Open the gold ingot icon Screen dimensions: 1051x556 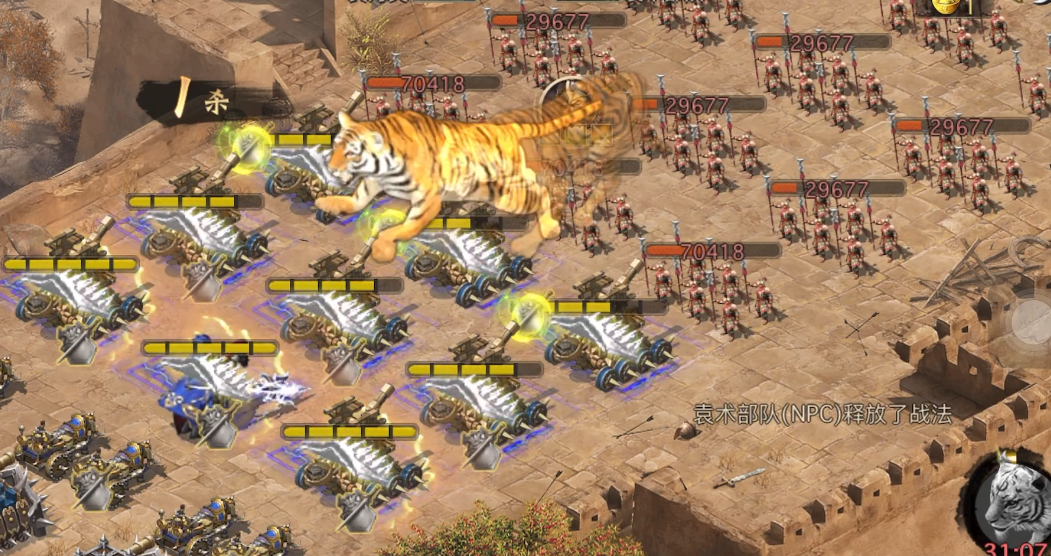click(946, 7)
